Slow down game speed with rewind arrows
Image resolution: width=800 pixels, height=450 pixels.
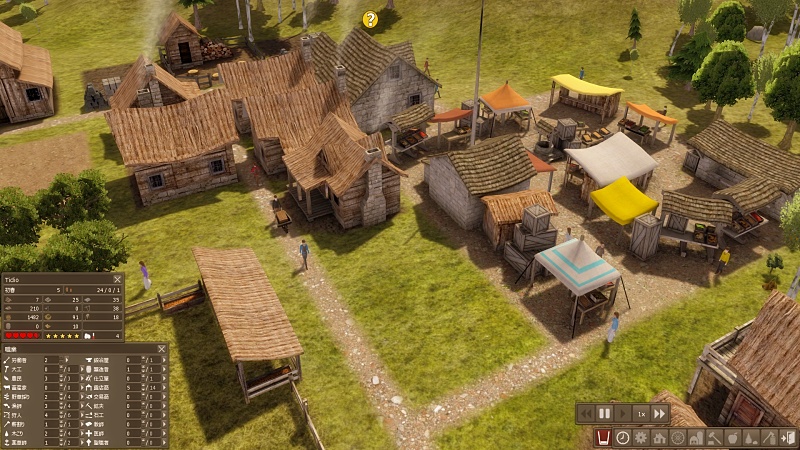[585, 413]
